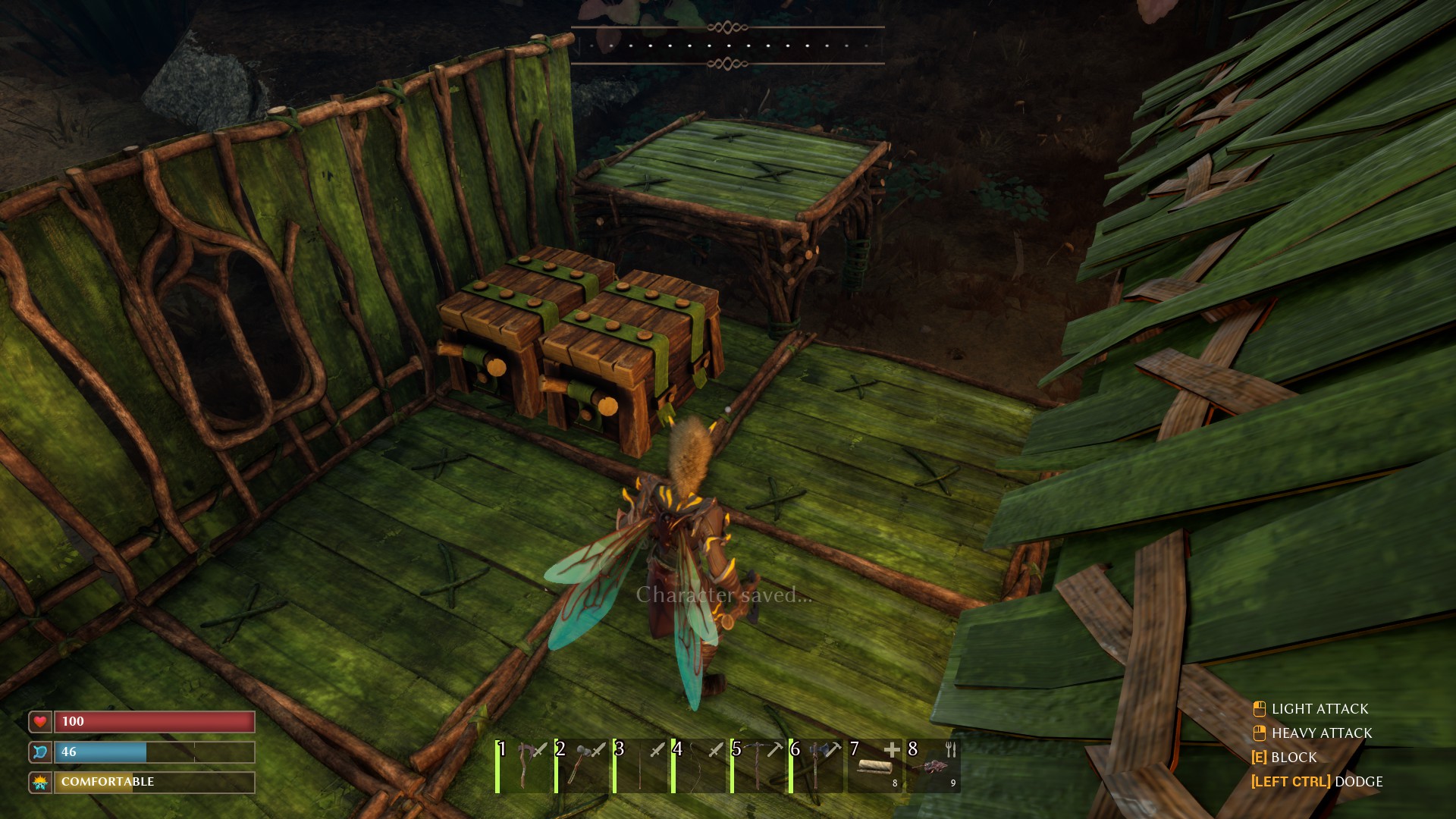Click the heart icon on the health bar
The image size is (1456, 819).
[39, 721]
